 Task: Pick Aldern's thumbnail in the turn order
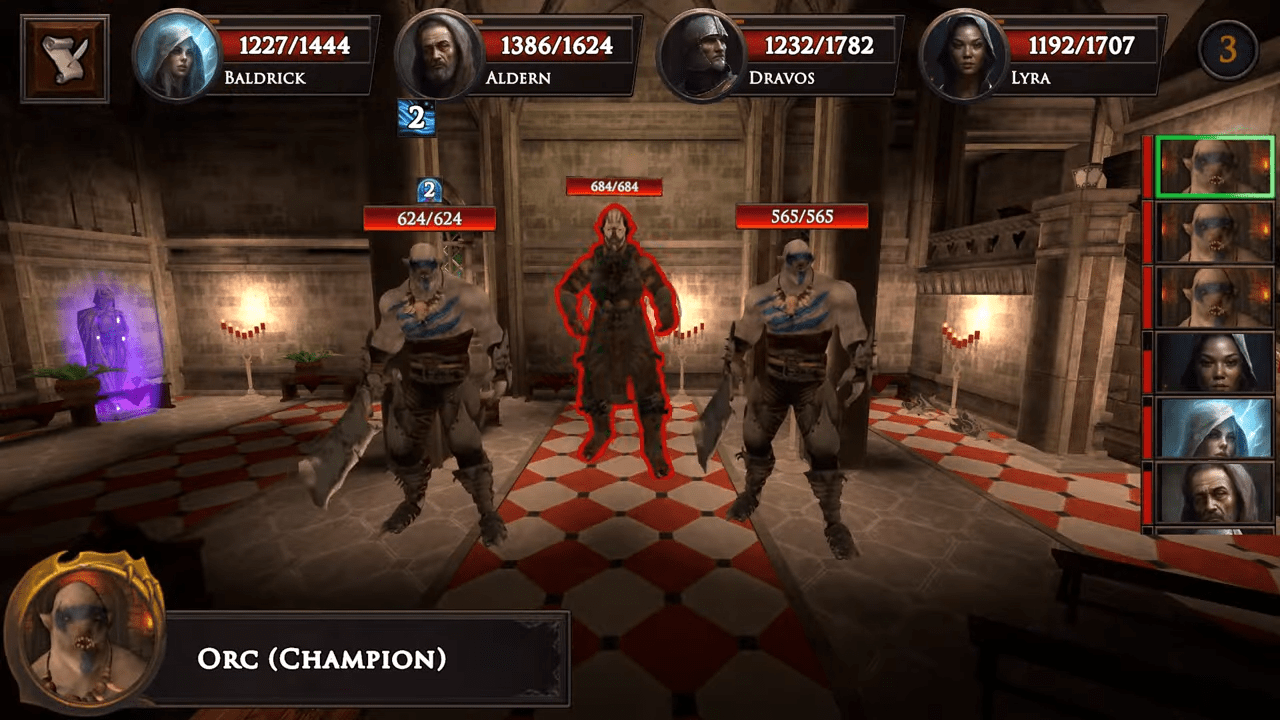[1215, 493]
